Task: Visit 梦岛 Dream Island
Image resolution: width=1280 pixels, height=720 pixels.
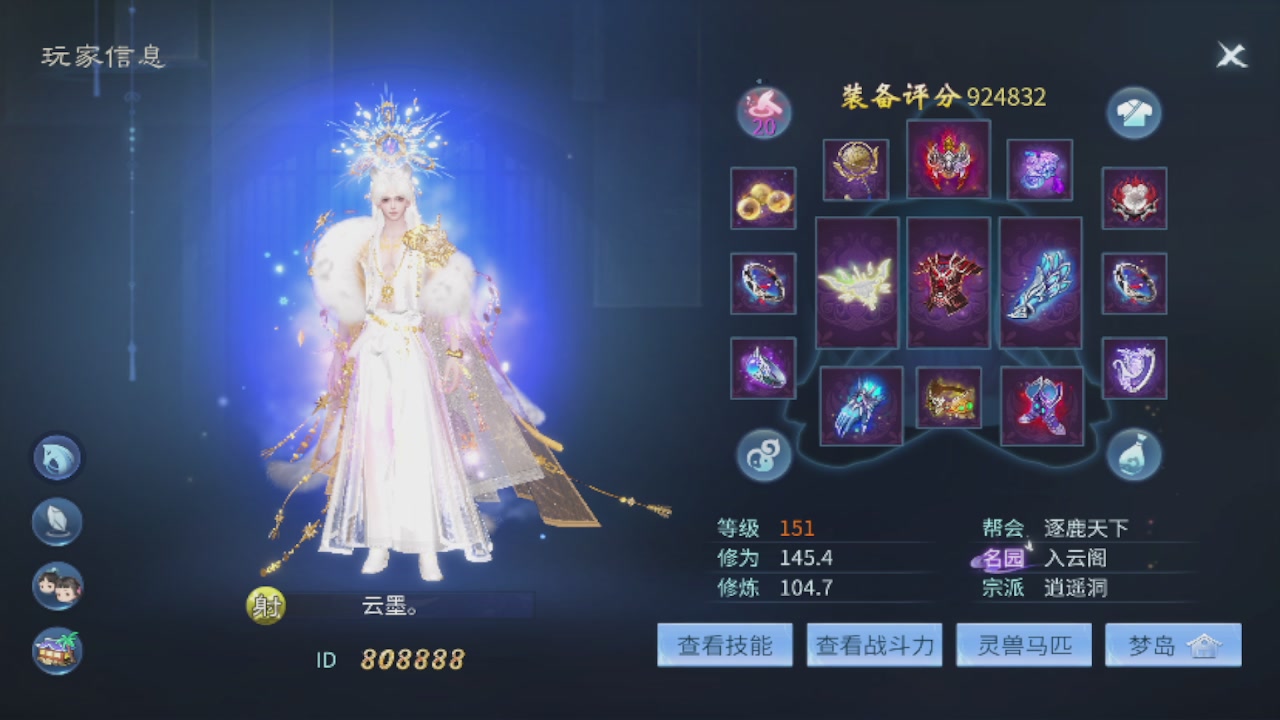Action: pos(1172,645)
